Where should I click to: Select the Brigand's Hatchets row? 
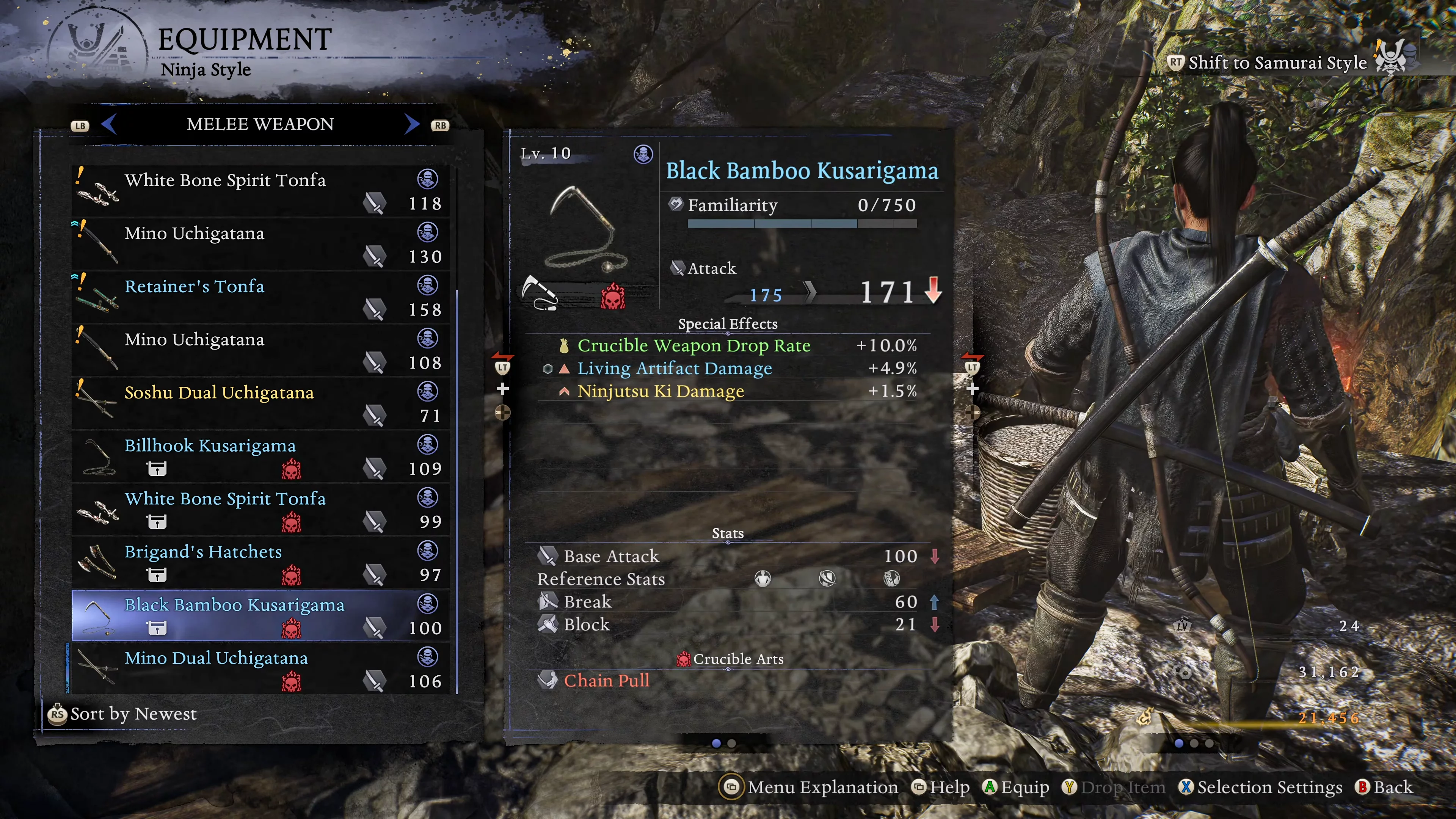(260, 562)
